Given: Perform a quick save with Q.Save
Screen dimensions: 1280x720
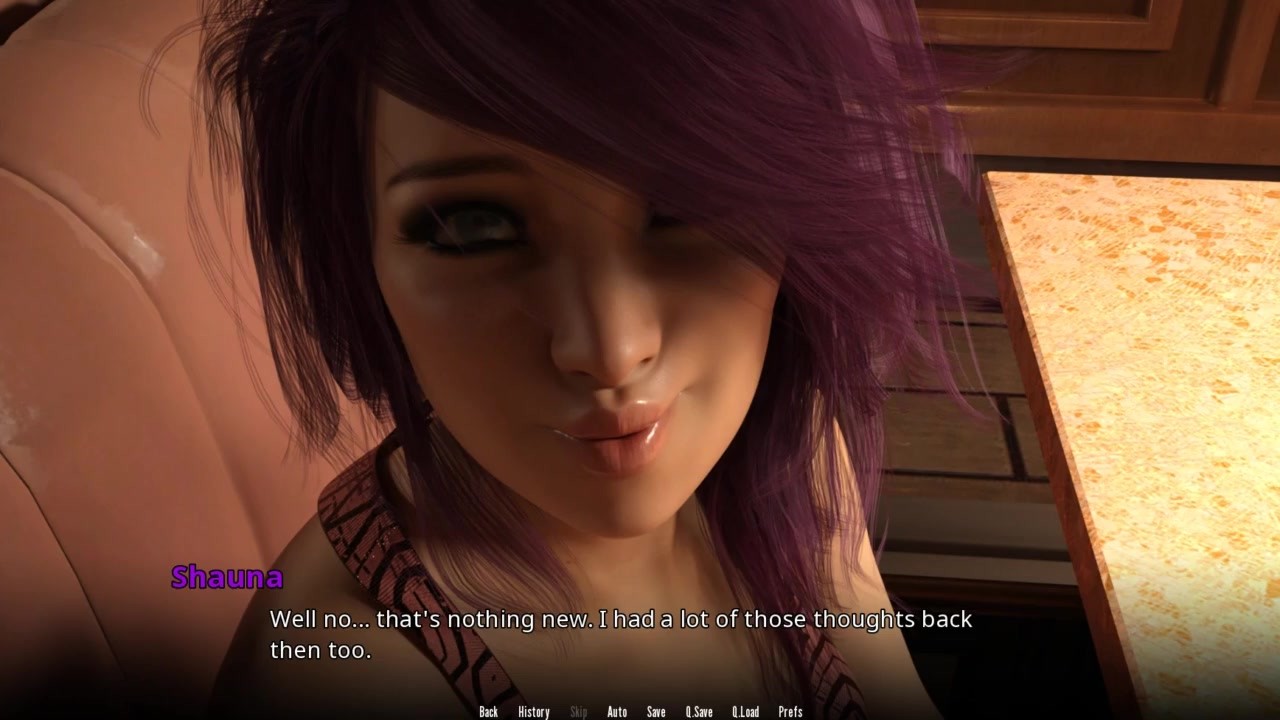Looking at the screenshot, I should (699, 712).
